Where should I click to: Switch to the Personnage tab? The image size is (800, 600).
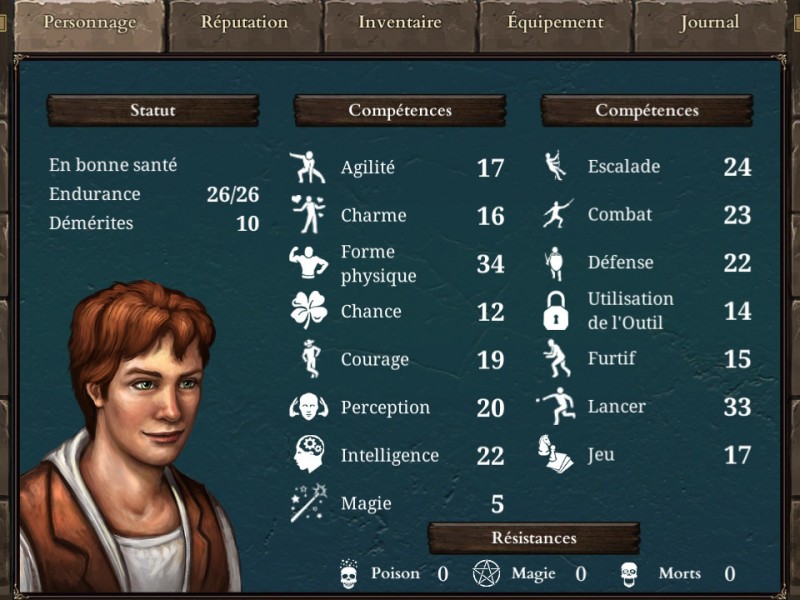click(x=89, y=22)
